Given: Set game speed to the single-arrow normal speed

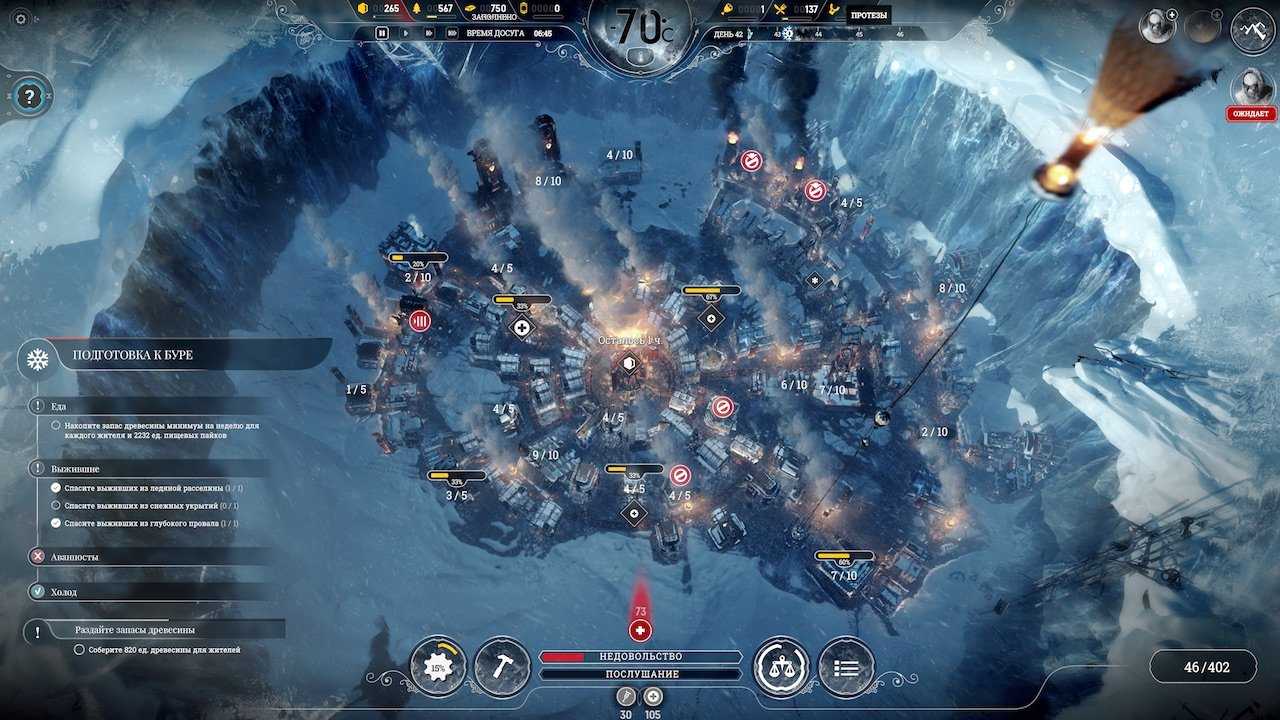Looking at the screenshot, I should pos(405,33).
